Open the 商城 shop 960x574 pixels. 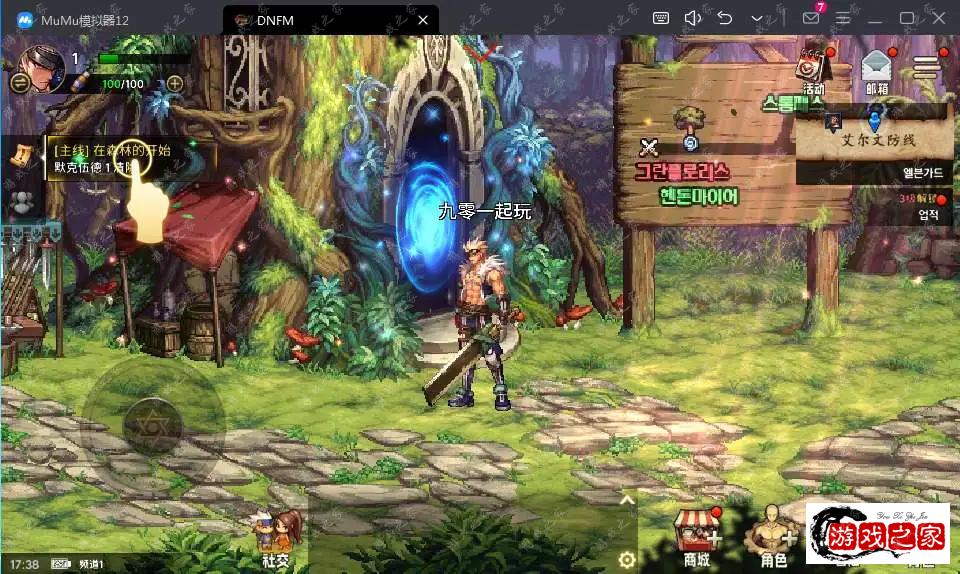[x=697, y=537]
